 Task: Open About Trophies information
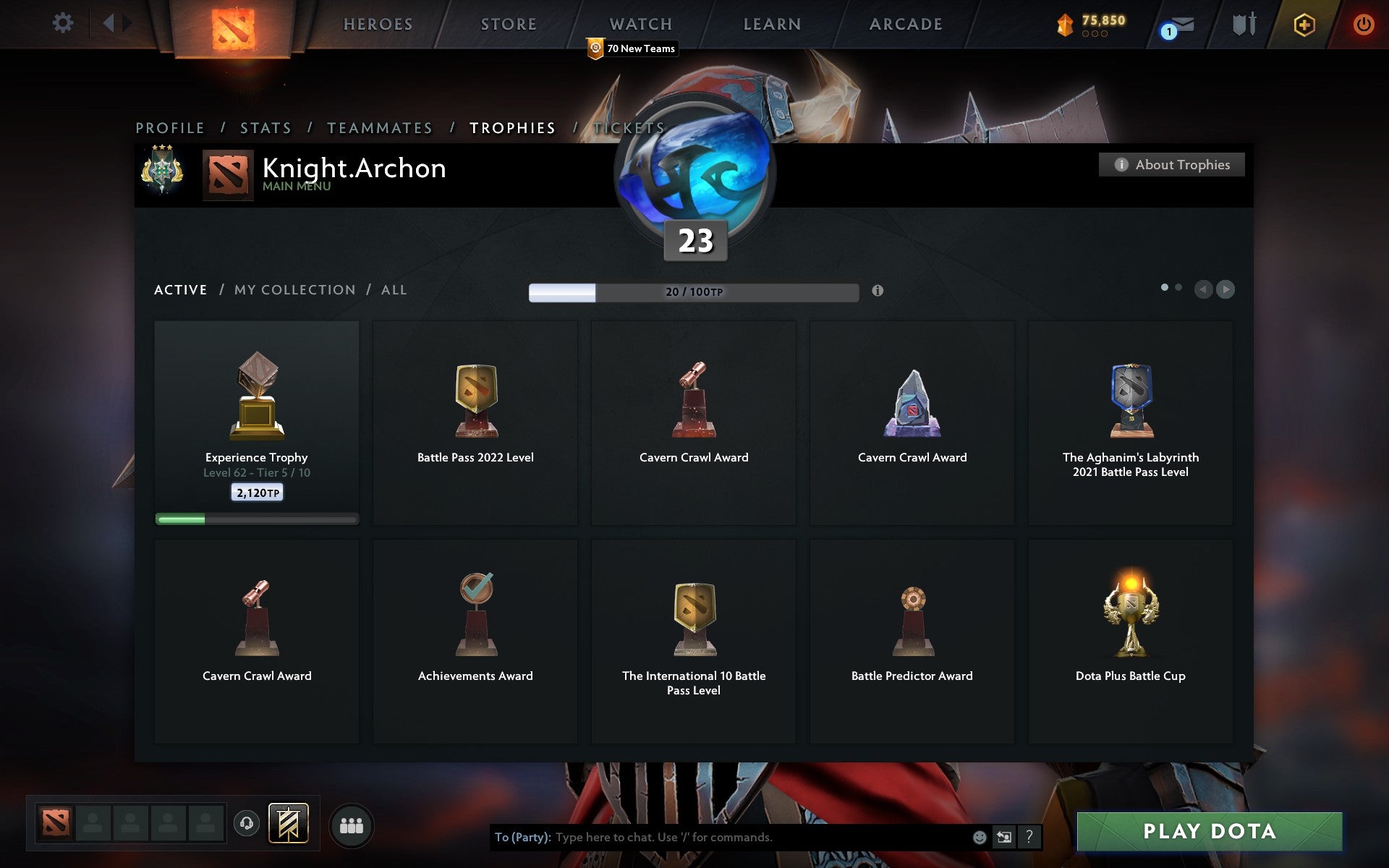coord(1171,164)
